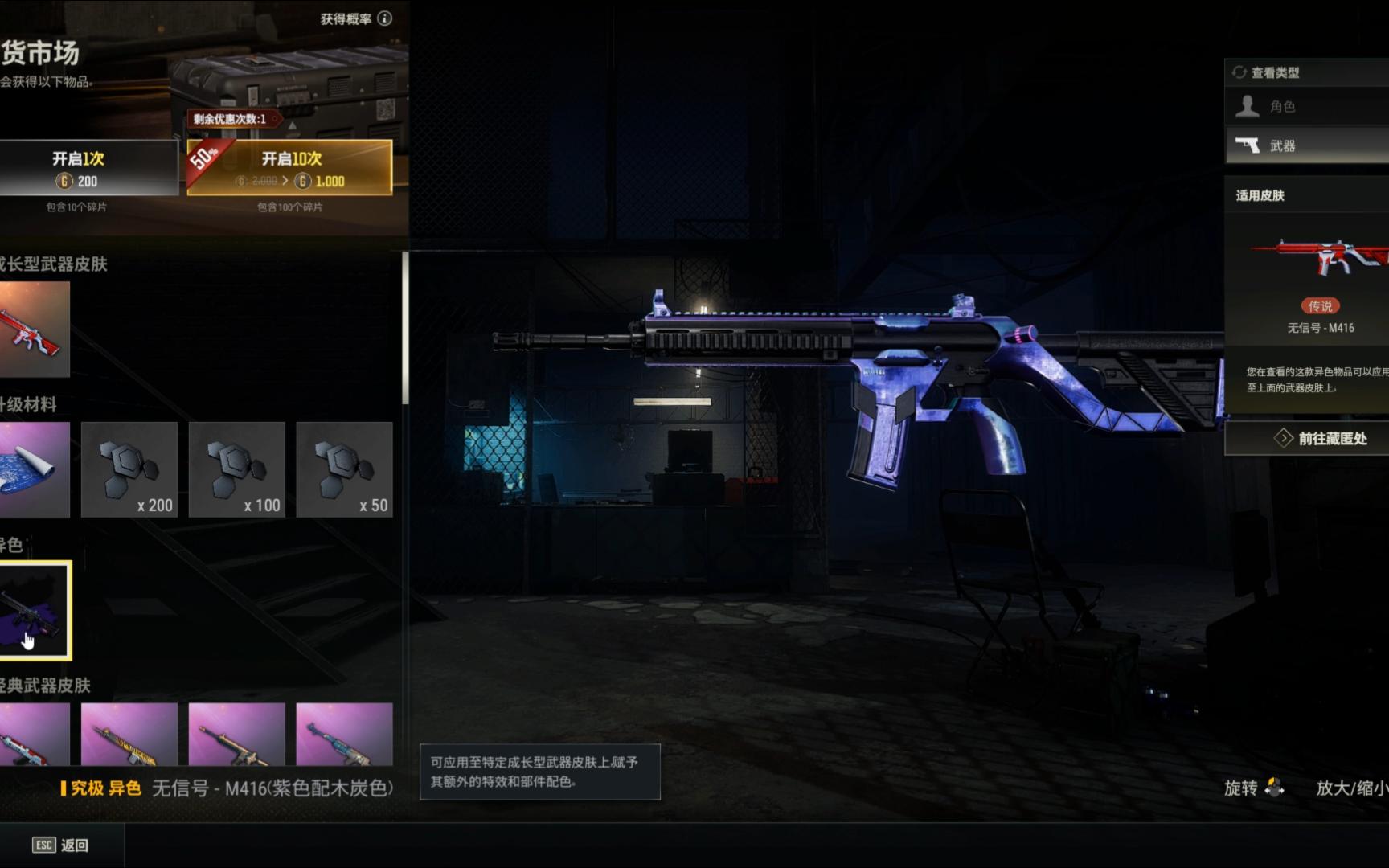Select the x50 polymer material tile

[x=344, y=469]
